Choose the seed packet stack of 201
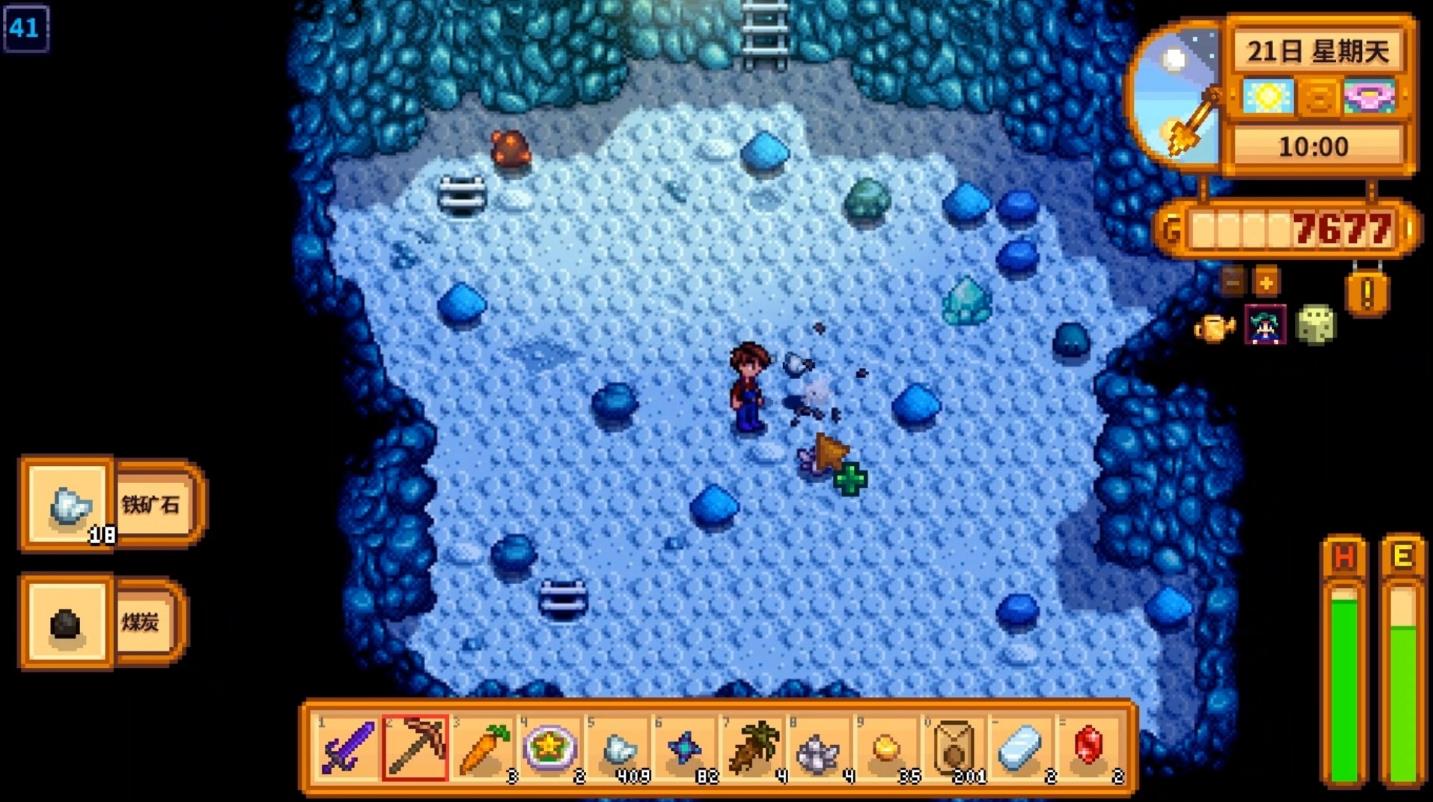The width and height of the screenshot is (1433, 802). tap(953, 748)
